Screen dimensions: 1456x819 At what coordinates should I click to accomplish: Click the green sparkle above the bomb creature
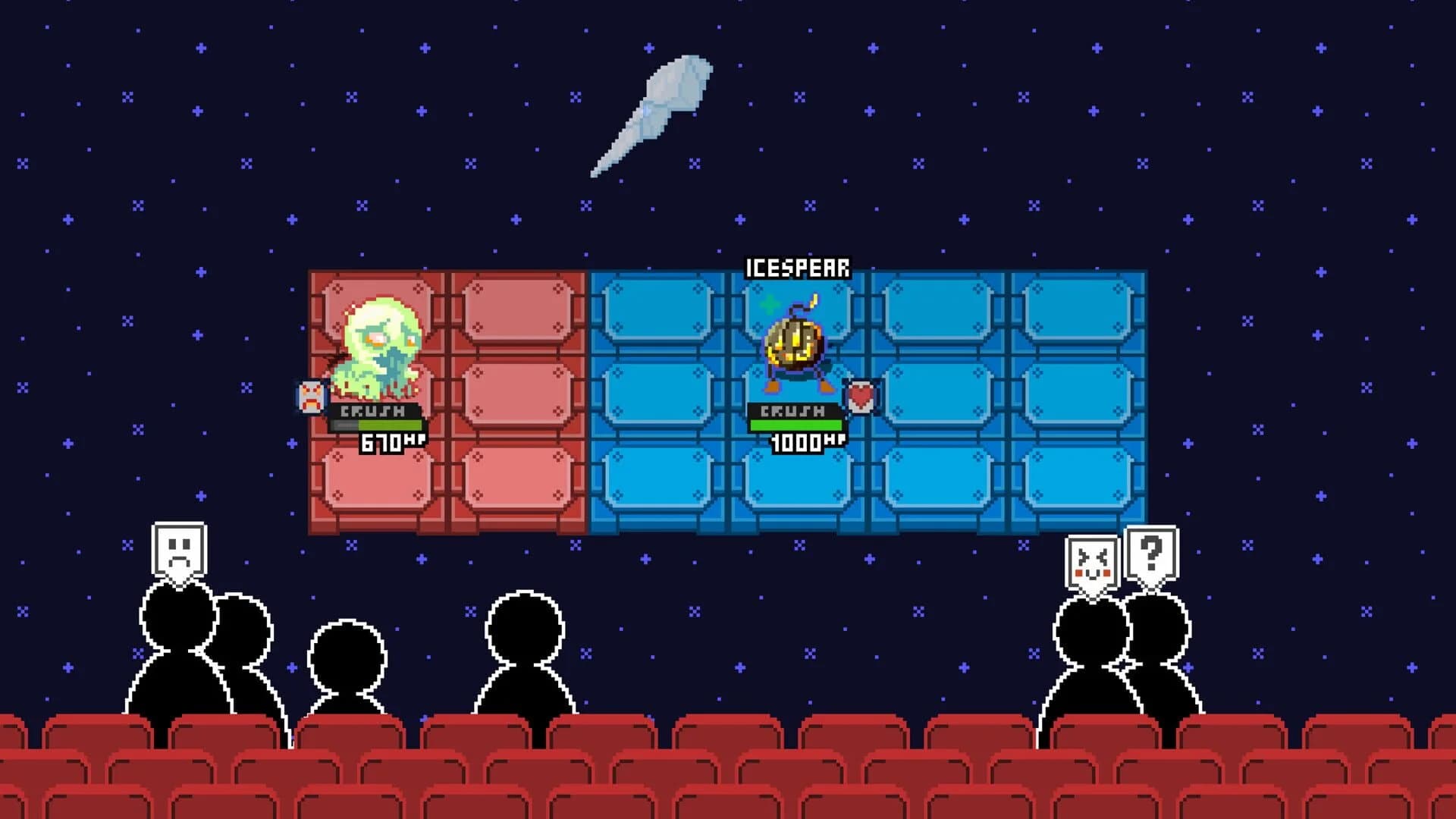768,303
